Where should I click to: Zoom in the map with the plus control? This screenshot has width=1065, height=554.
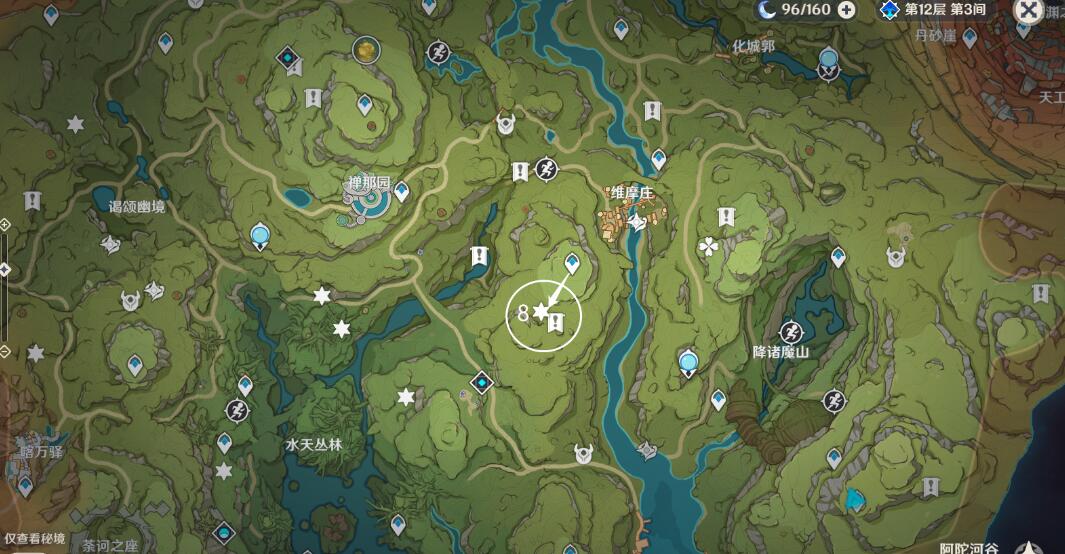[5, 224]
